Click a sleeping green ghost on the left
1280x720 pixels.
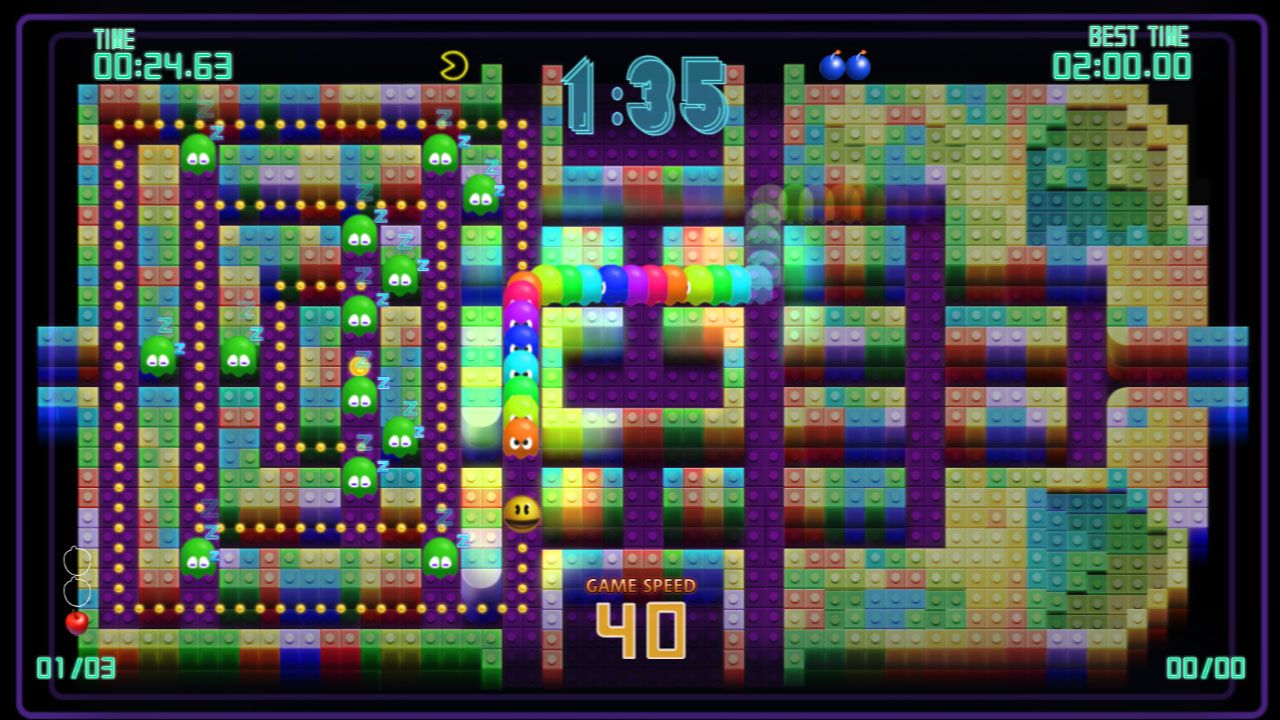156,357
